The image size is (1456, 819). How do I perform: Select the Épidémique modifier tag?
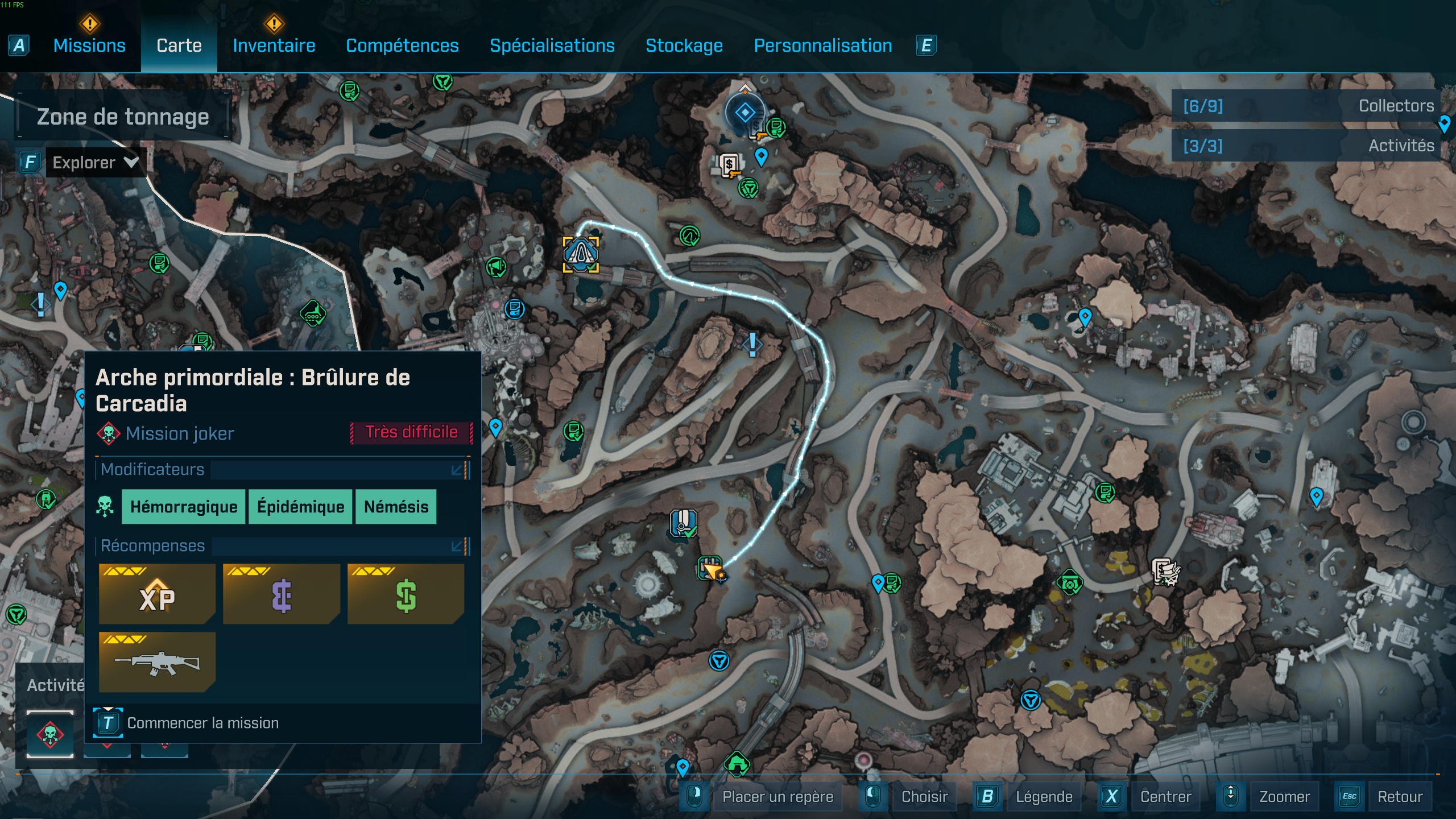[x=300, y=506]
